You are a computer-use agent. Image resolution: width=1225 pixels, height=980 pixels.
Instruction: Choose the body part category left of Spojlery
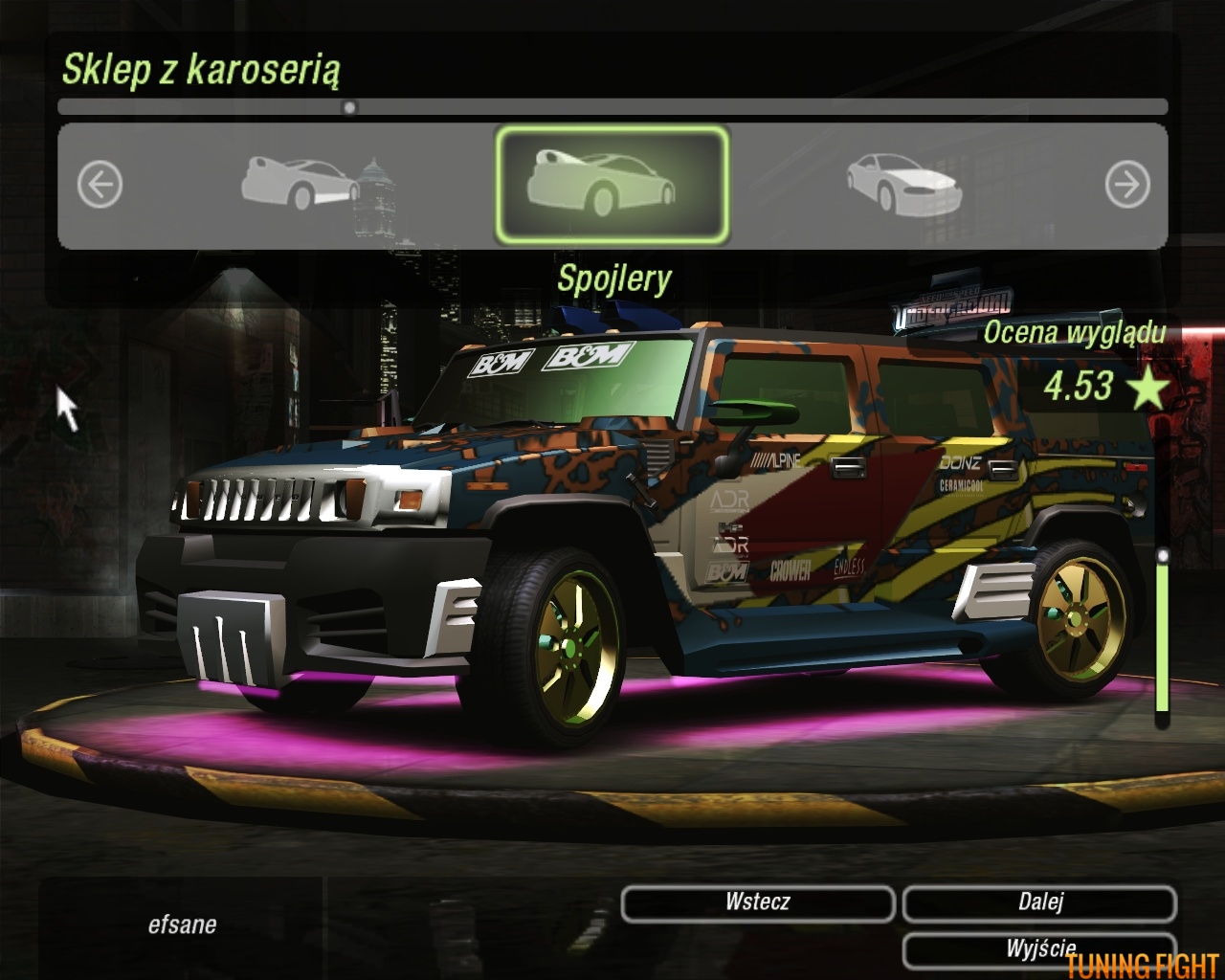pyautogui.click(x=301, y=182)
